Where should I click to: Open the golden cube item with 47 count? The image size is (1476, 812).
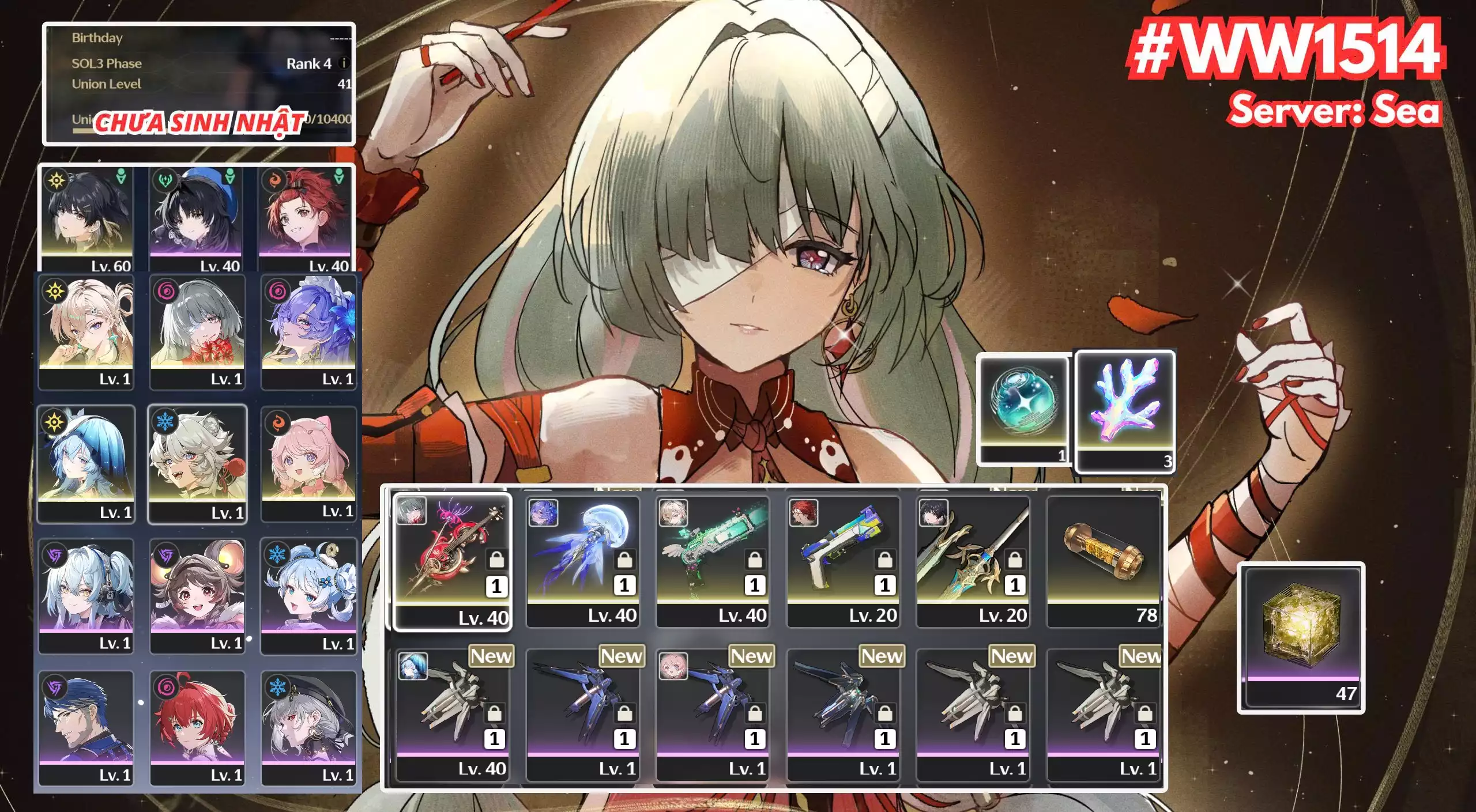(x=1301, y=637)
